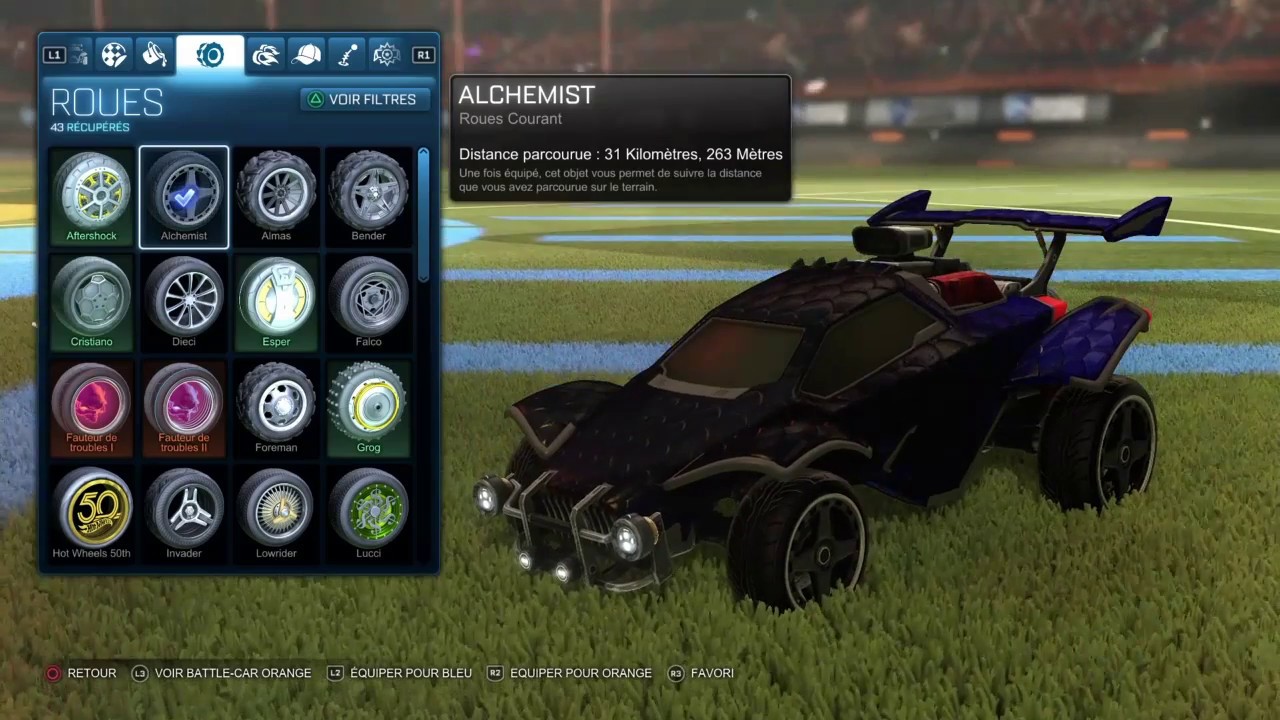Open the Voir Filtres panel
The width and height of the screenshot is (1280, 720).
click(x=363, y=99)
